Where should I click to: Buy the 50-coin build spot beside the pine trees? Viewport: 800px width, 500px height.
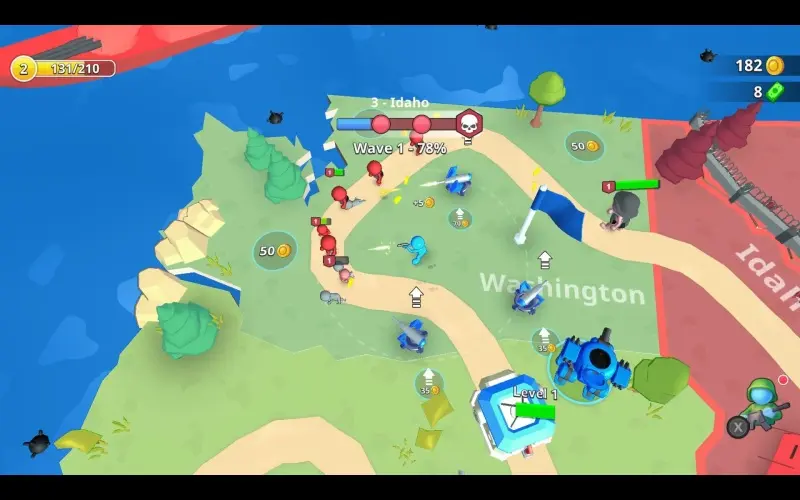(274, 250)
